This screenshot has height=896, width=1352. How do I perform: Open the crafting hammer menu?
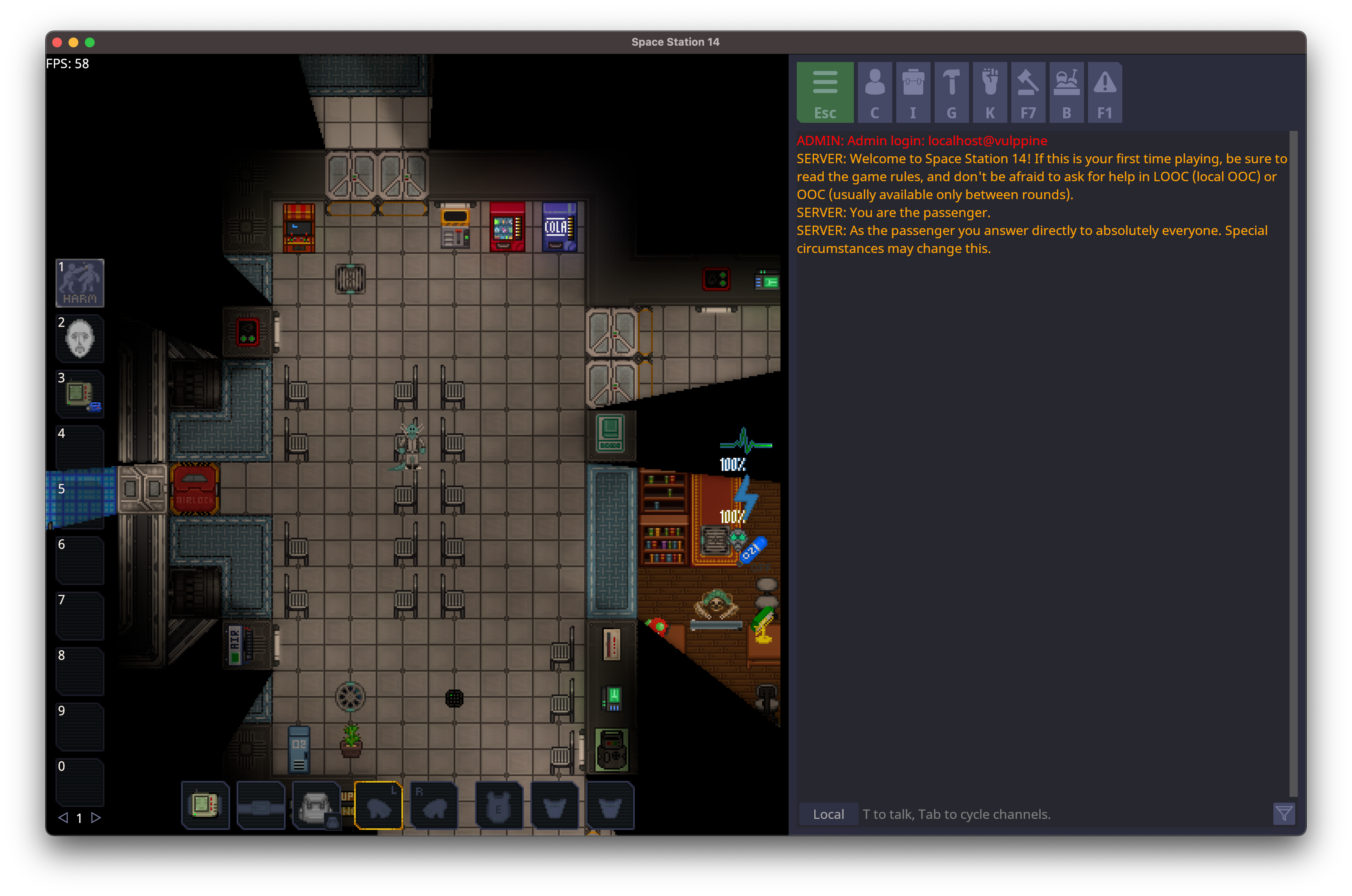pos(951,93)
